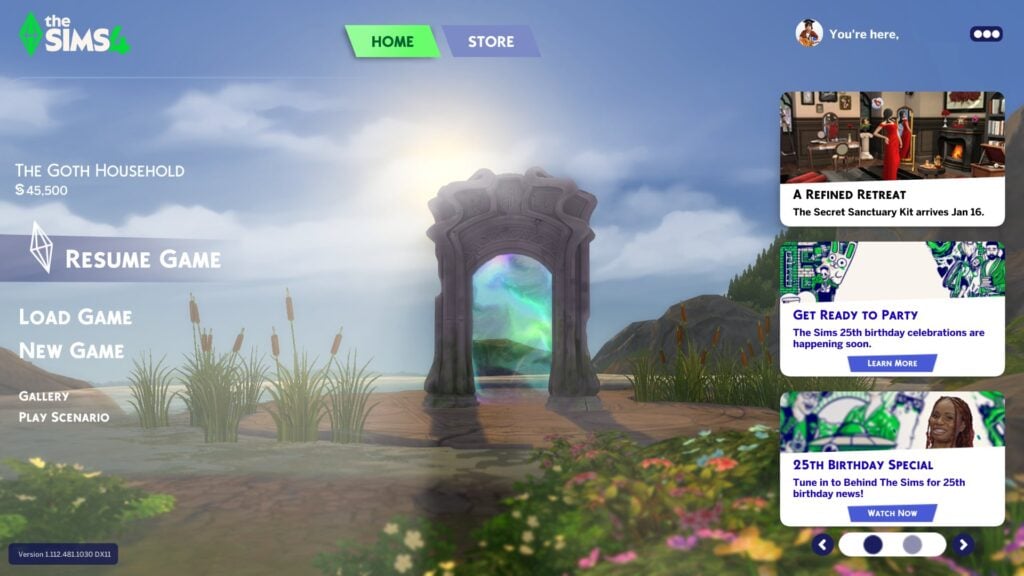Open the three-dot options menu
Viewport: 1024px width, 576px height.
(x=986, y=34)
